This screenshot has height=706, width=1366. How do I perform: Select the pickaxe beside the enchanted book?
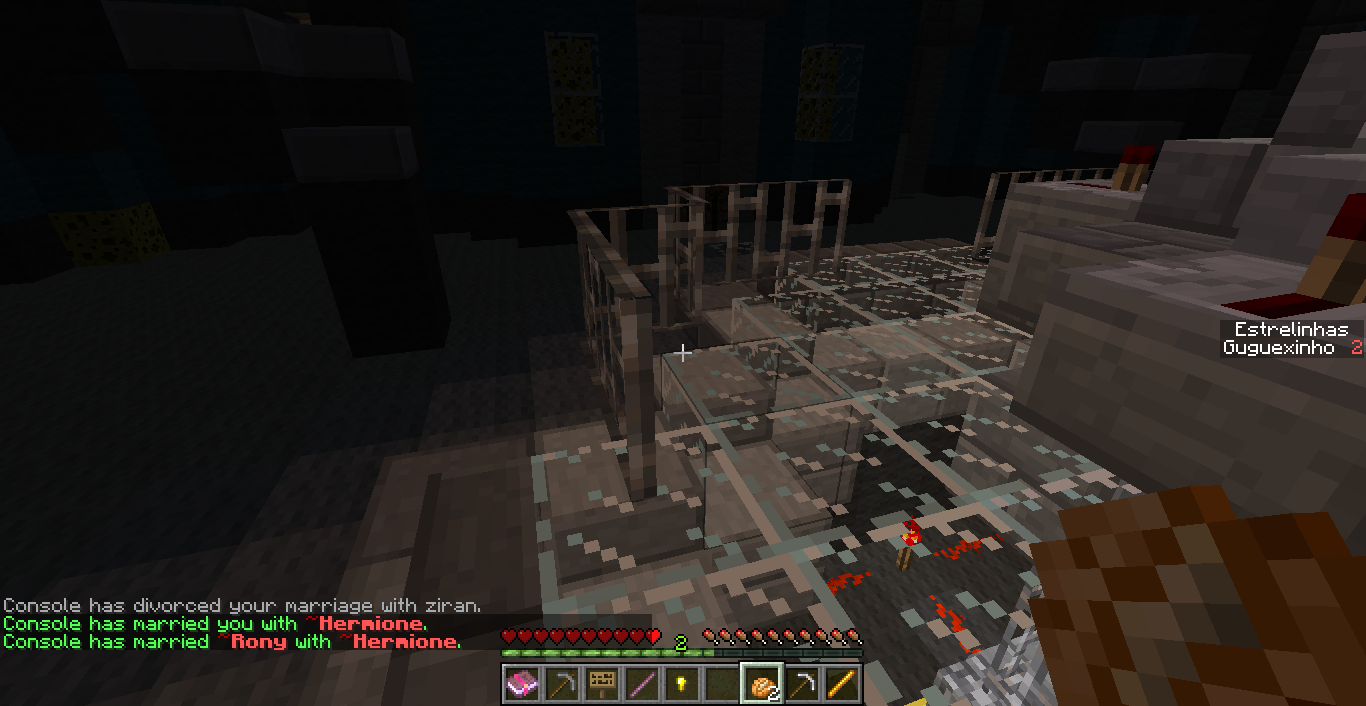[x=561, y=685]
